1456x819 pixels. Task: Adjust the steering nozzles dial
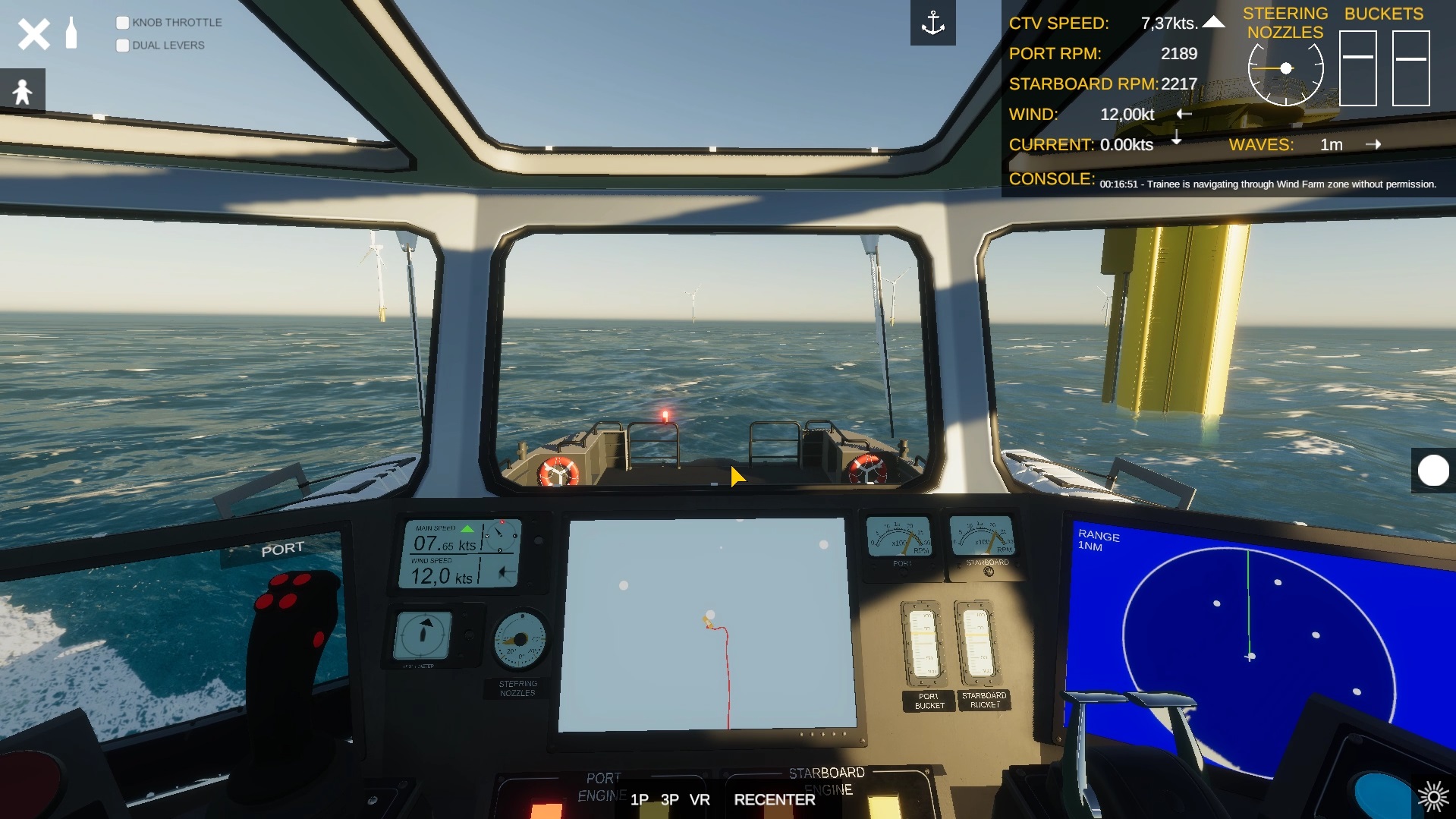1285,69
